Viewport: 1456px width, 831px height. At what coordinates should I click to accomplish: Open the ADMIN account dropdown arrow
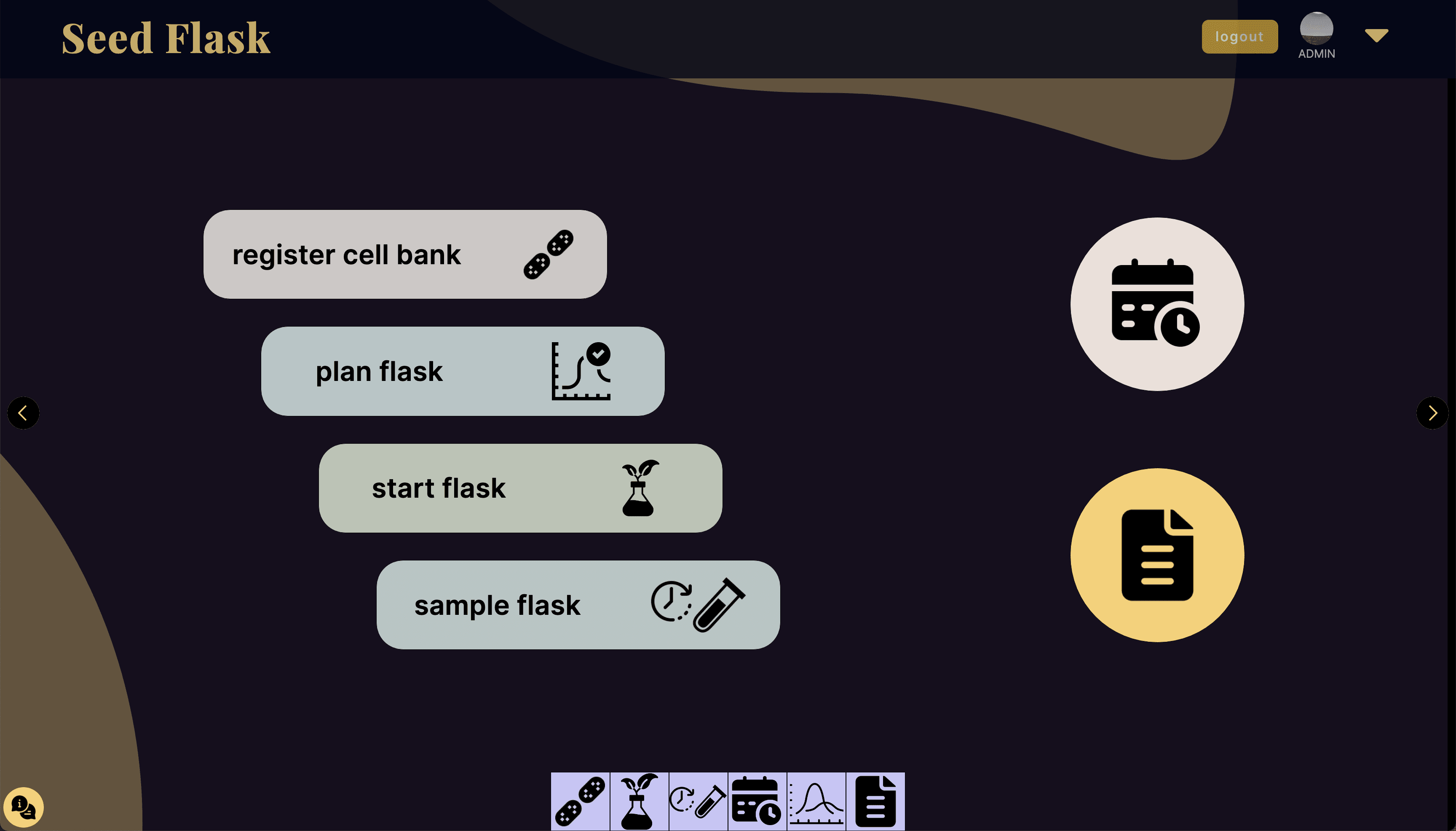(1376, 35)
